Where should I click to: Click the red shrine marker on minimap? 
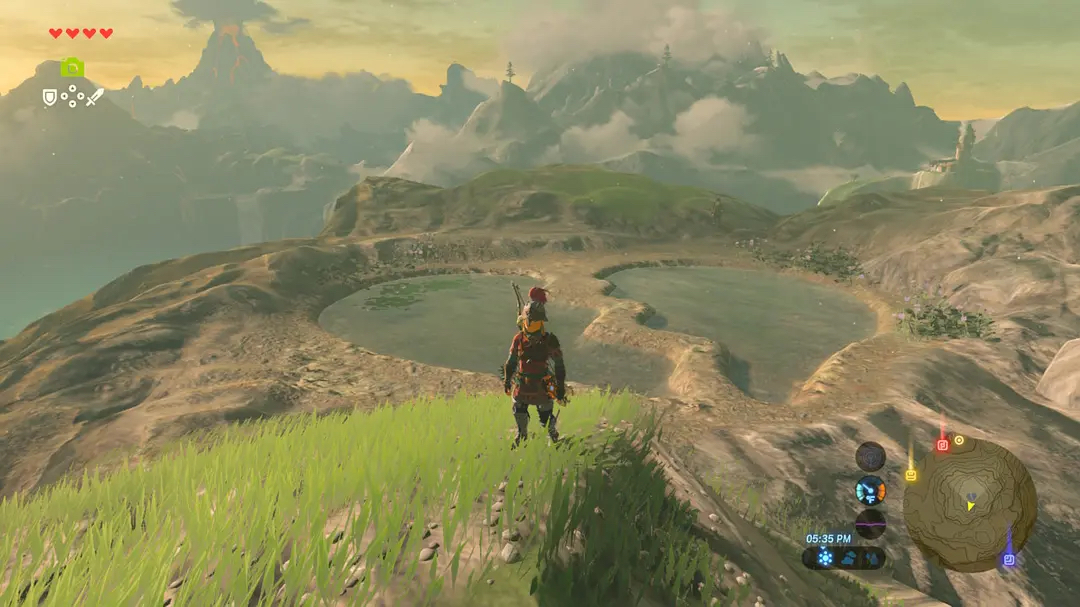[941, 445]
